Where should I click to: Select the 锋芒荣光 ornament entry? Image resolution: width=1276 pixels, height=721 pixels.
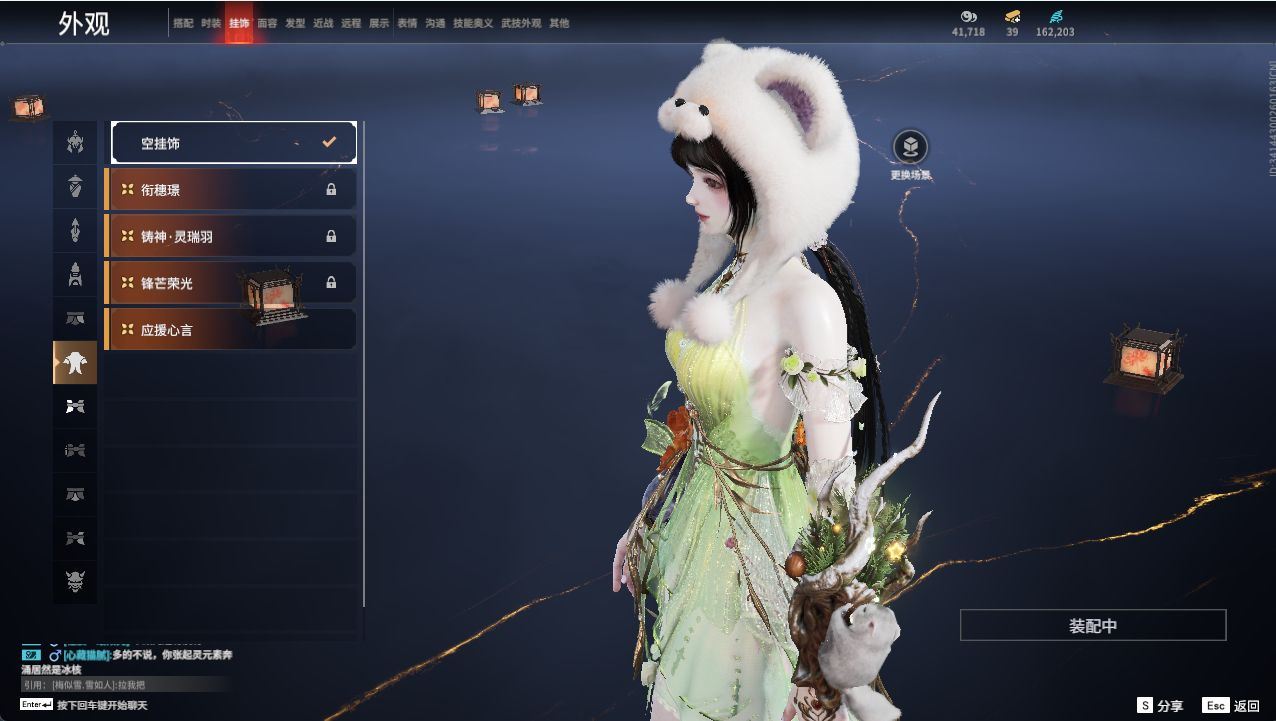pos(231,283)
